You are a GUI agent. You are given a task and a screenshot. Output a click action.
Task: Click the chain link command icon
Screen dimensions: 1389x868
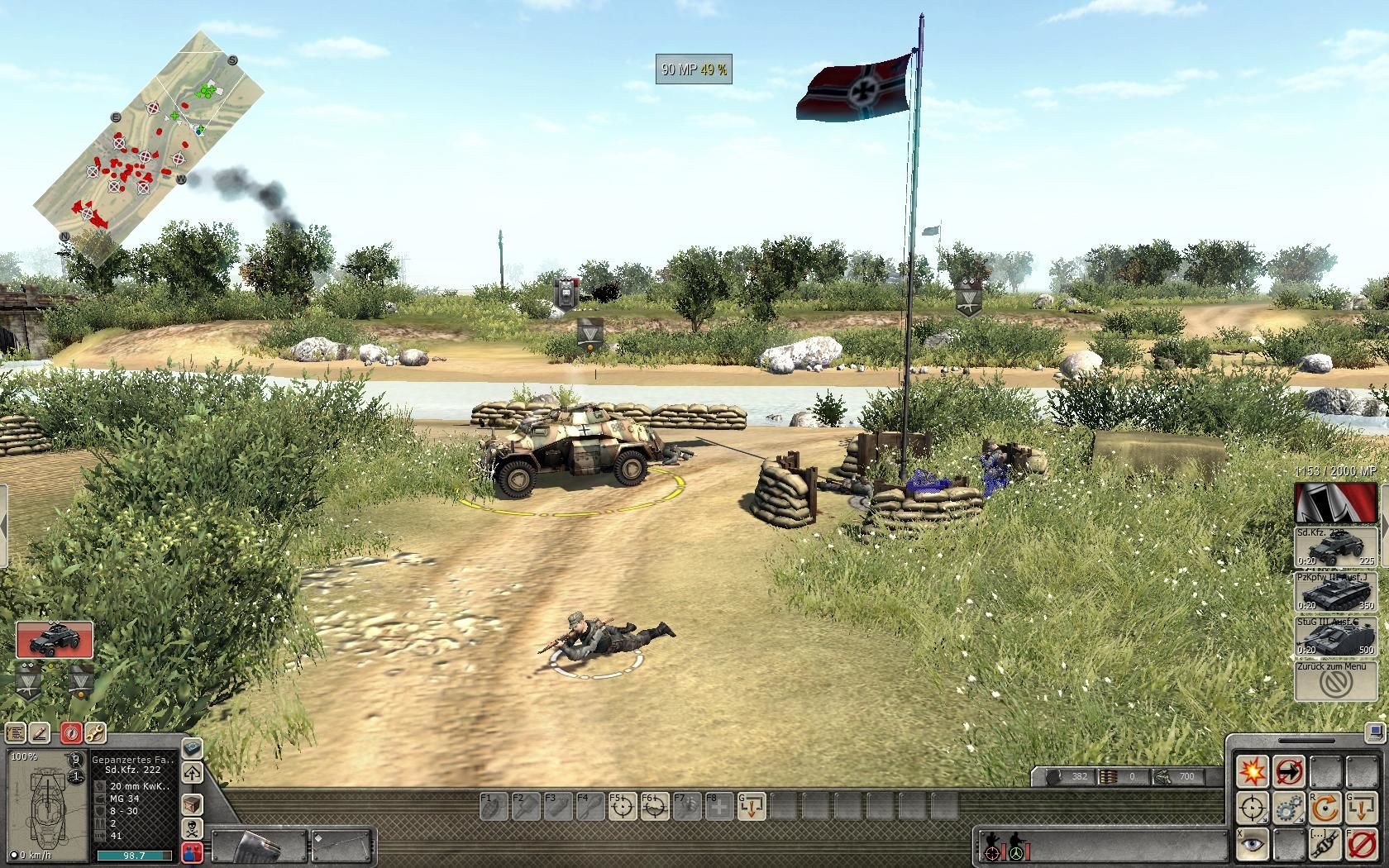click(x=1325, y=844)
